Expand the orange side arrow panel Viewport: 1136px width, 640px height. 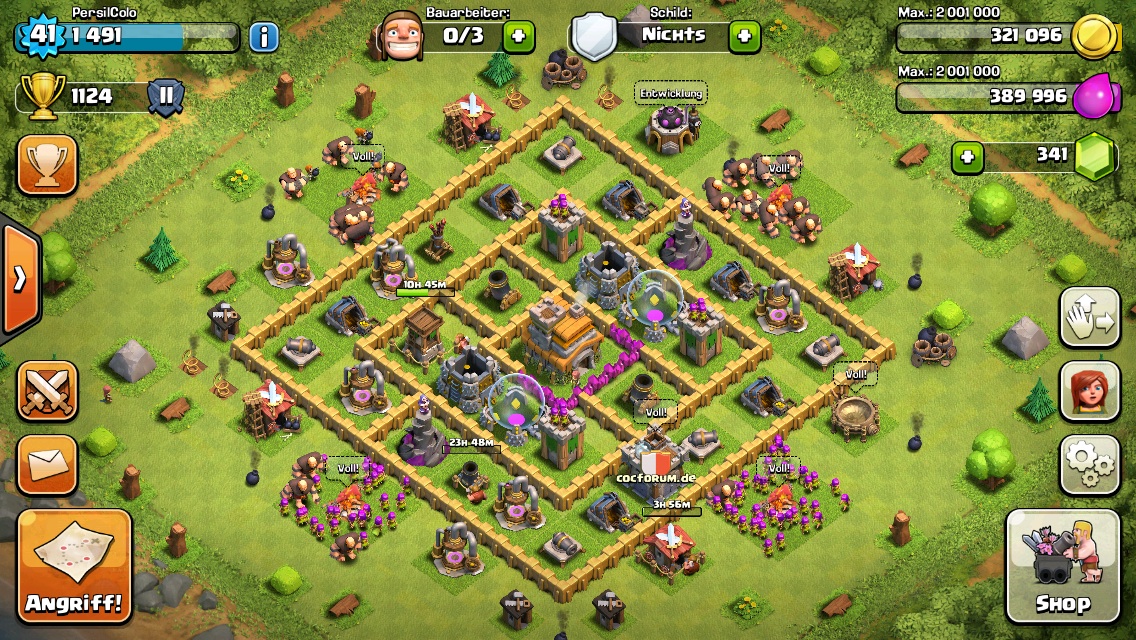click(20, 279)
